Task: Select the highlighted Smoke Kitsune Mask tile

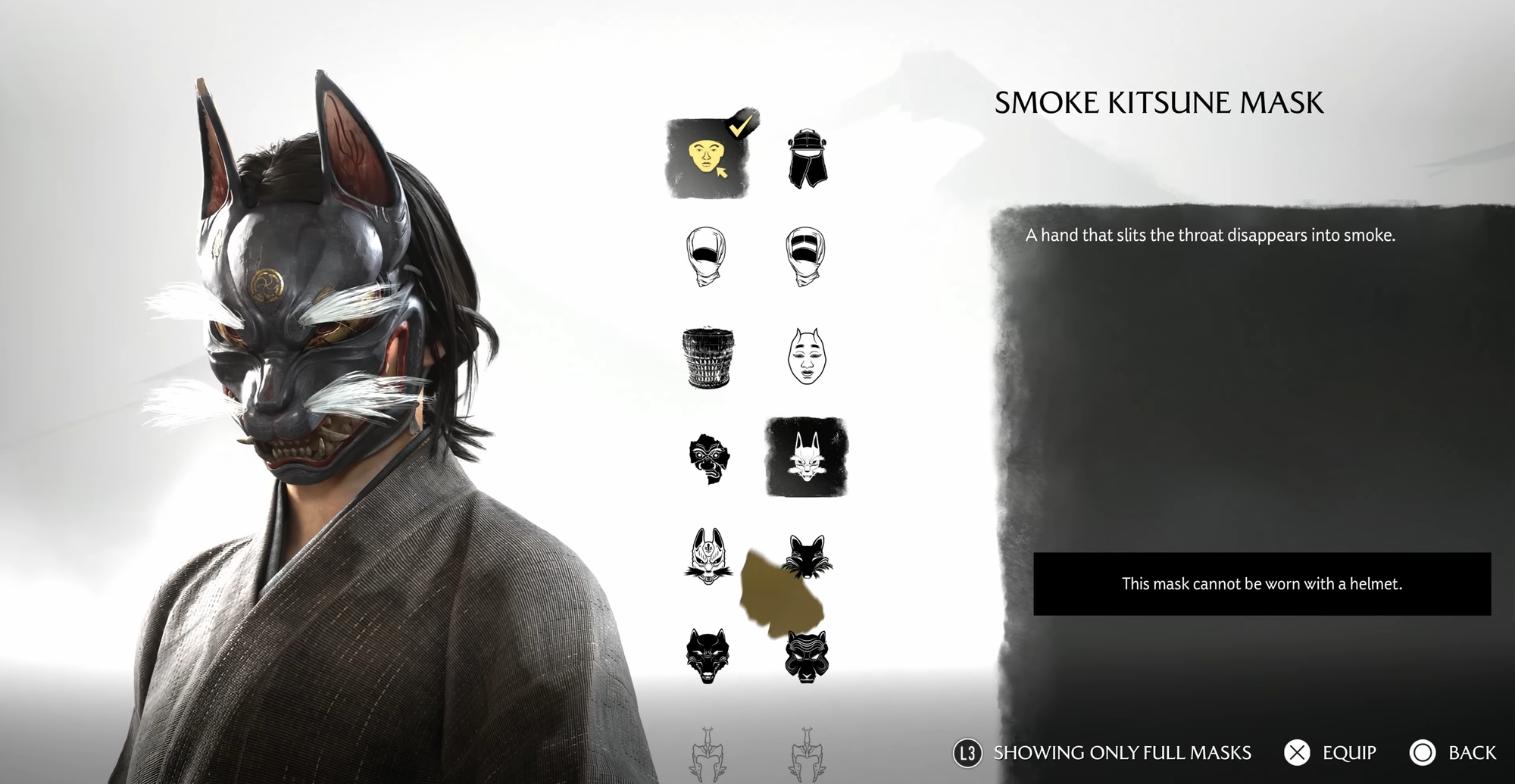Action: tap(806, 457)
